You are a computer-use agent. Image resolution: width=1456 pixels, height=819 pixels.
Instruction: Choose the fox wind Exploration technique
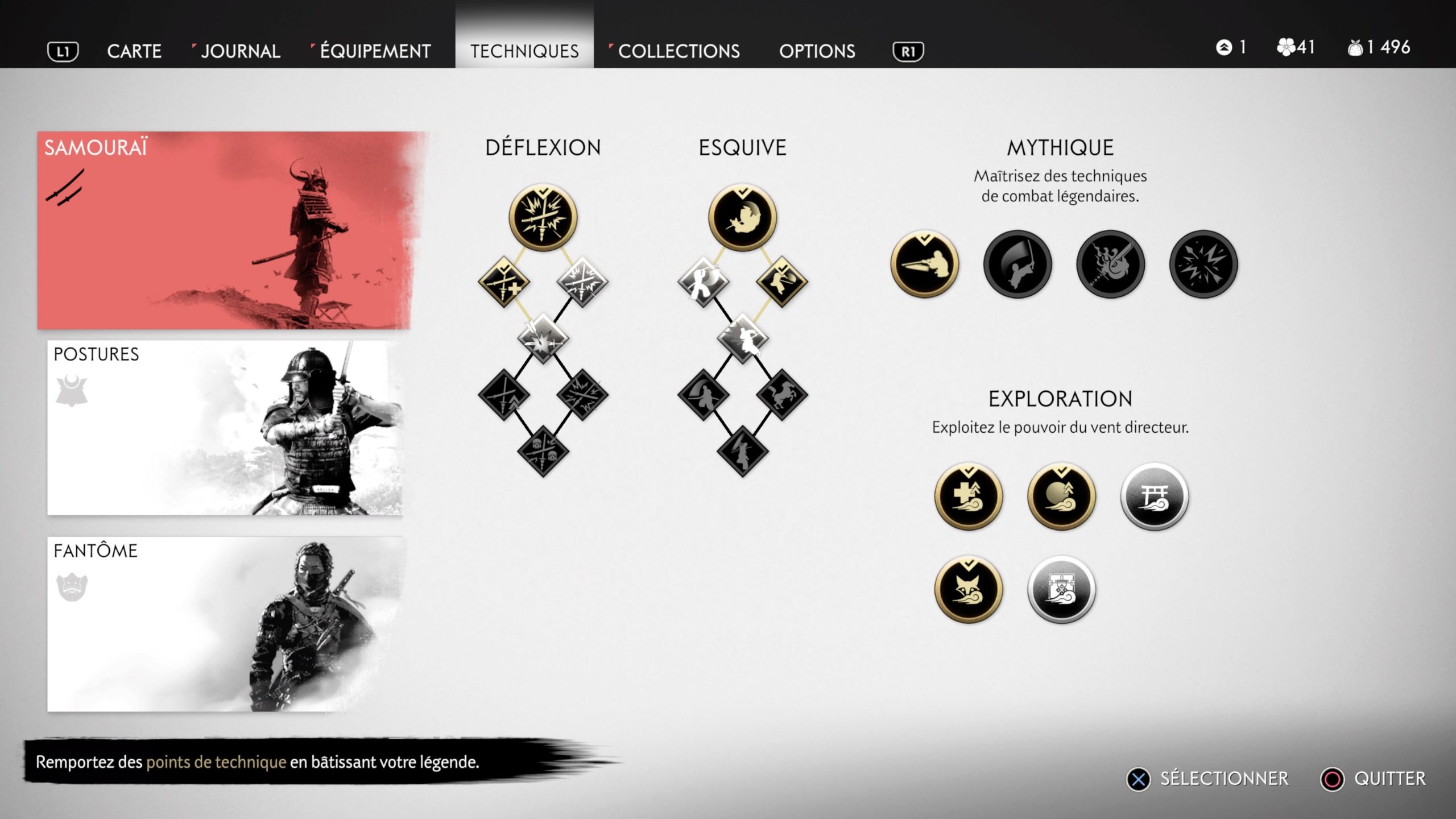969,589
